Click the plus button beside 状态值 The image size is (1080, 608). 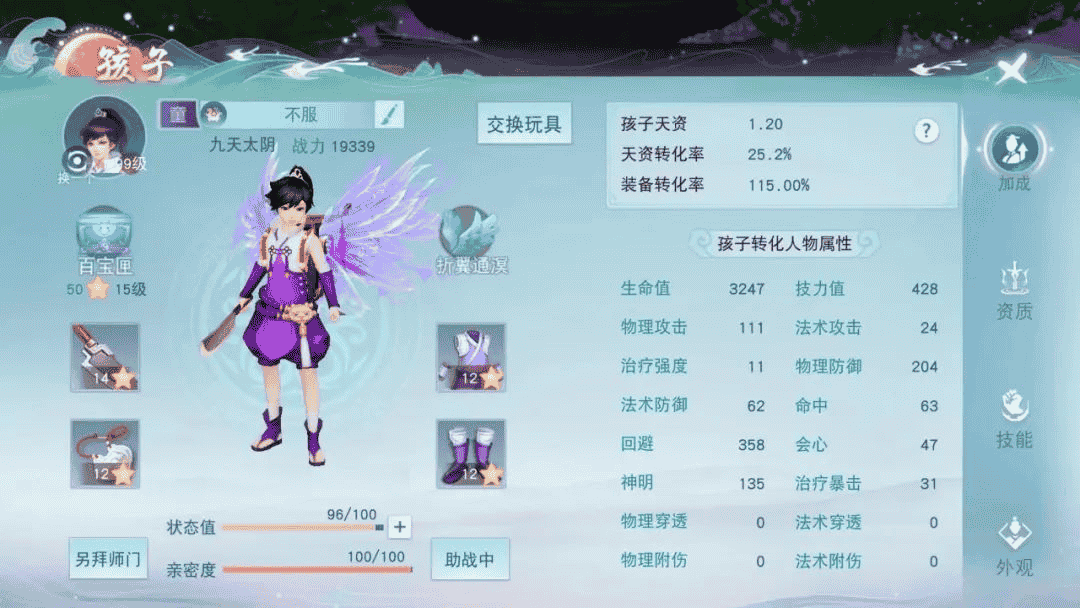[399, 527]
